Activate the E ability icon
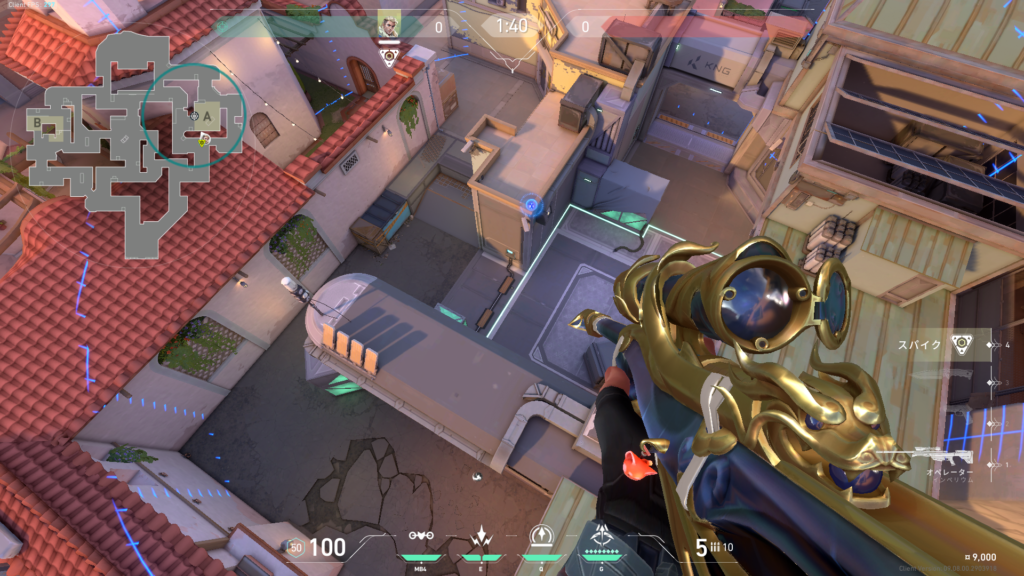Viewport: 1024px width, 576px height. 481,541
